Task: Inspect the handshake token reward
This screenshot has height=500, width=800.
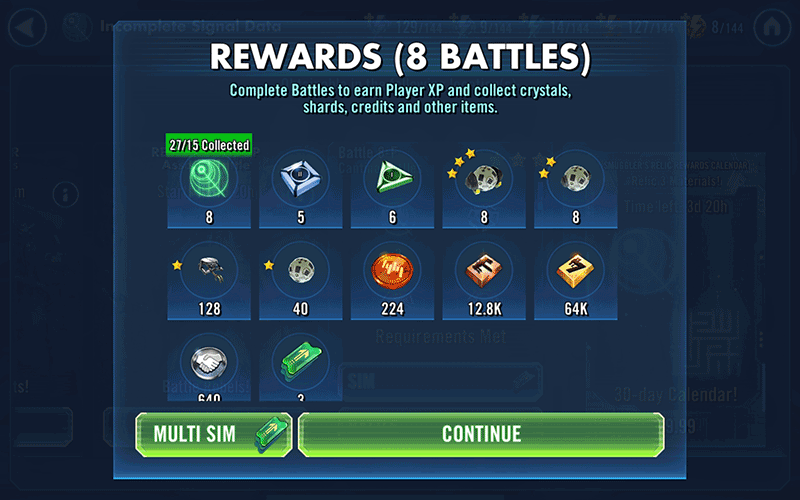Action: (x=209, y=364)
